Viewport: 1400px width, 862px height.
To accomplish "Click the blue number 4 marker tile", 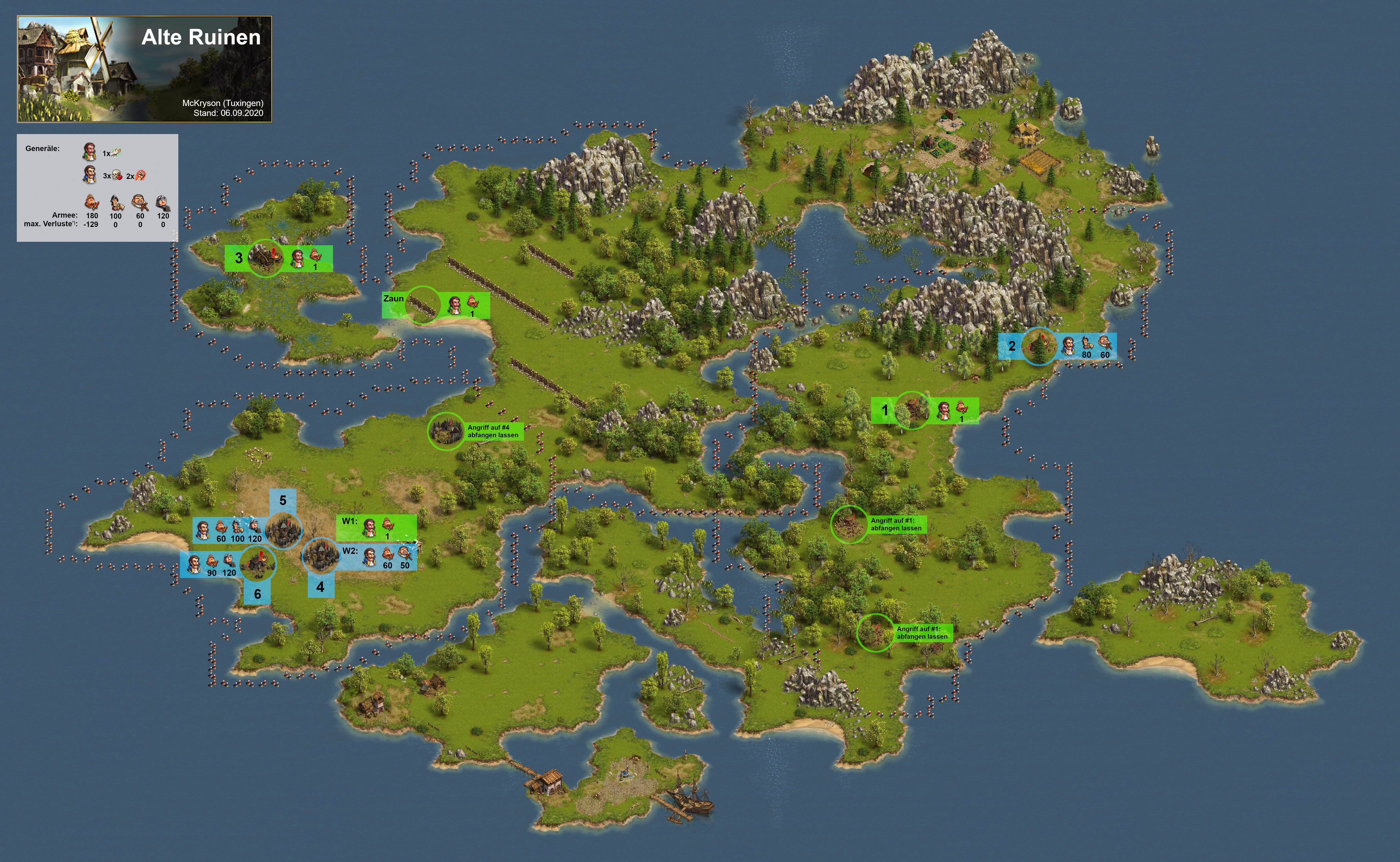I will [320, 587].
